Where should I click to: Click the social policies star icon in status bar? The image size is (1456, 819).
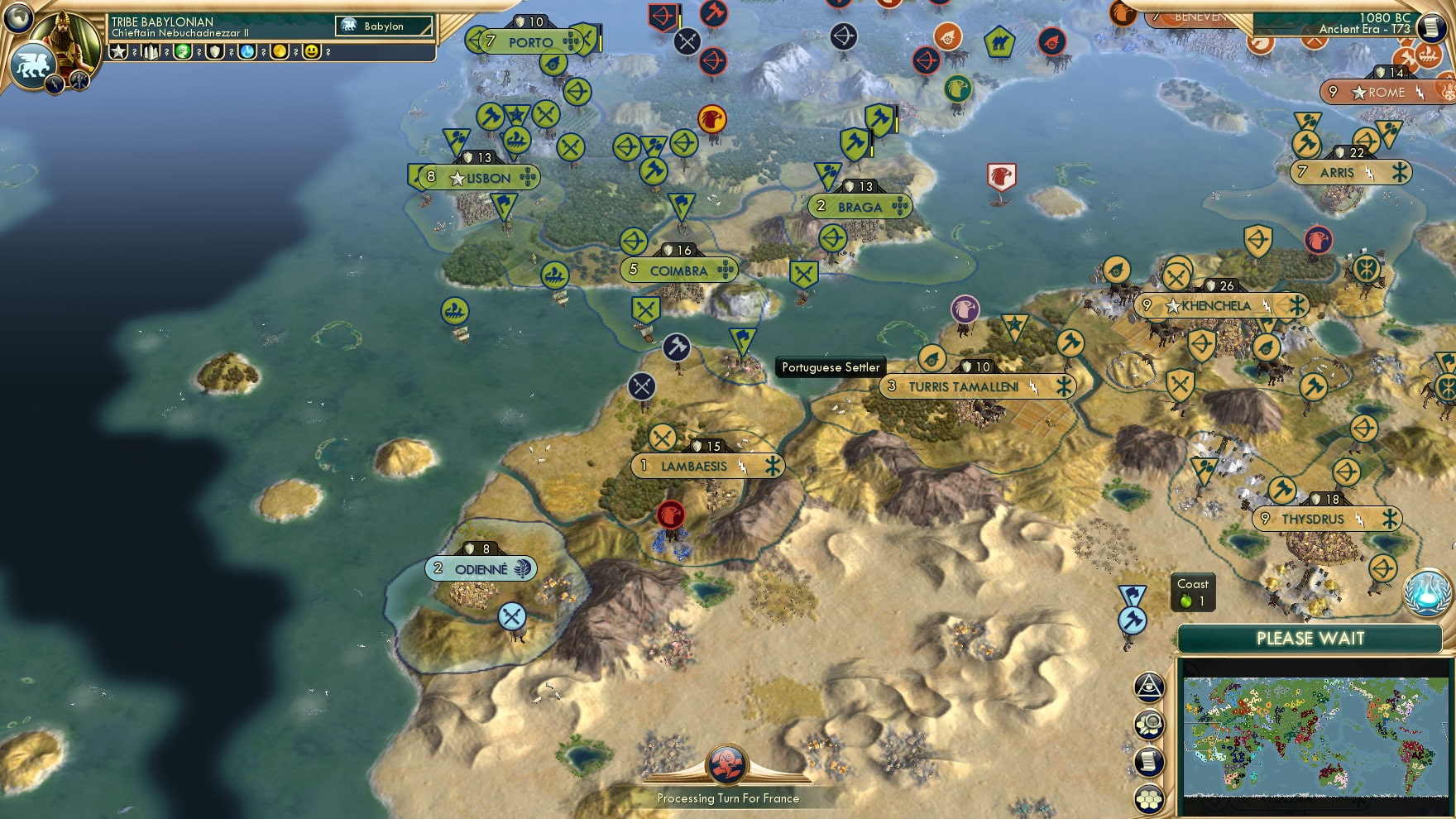tap(117, 51)
